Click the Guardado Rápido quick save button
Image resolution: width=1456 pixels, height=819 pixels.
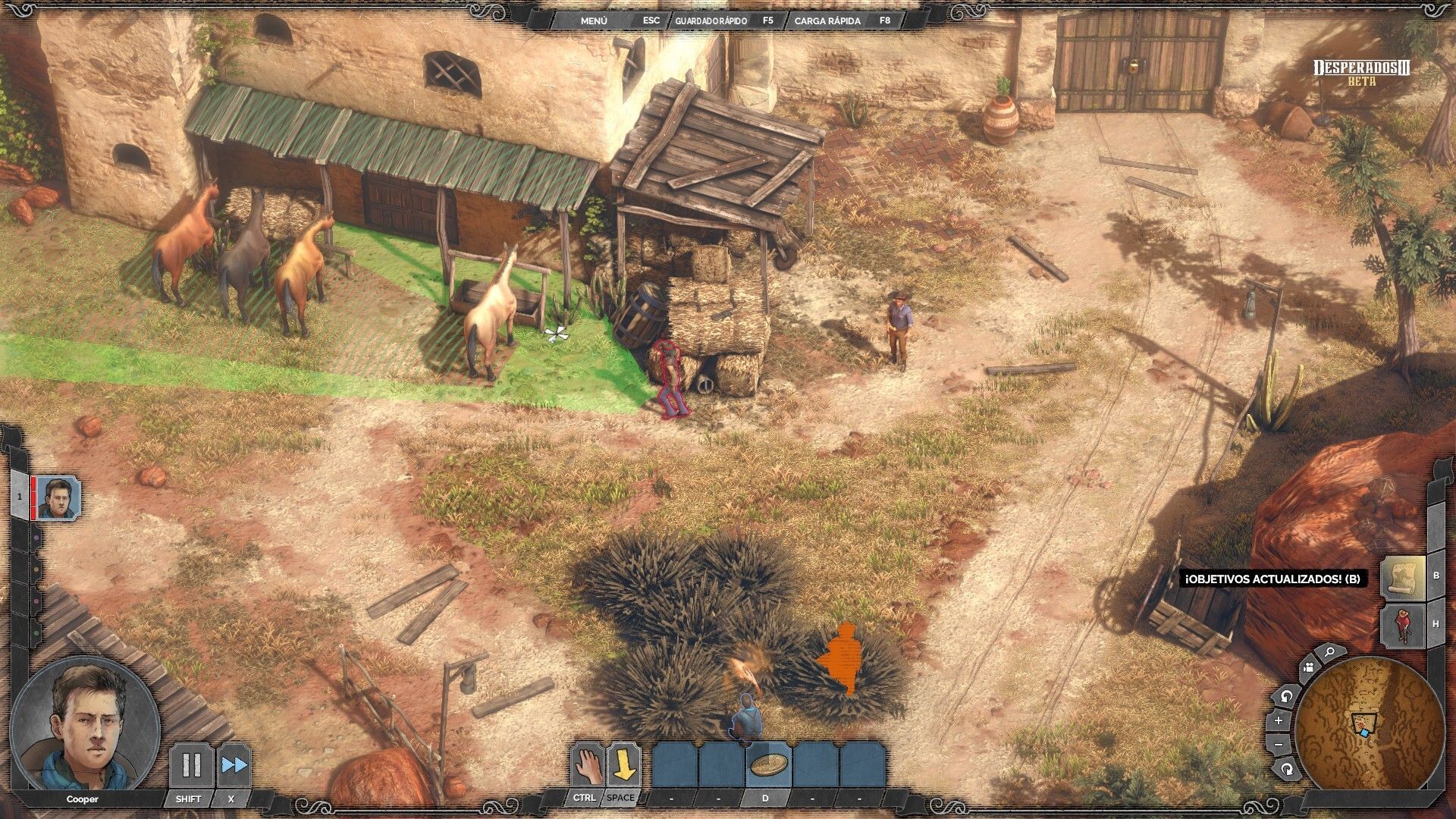pyautogui.click(x=711, y=20)
